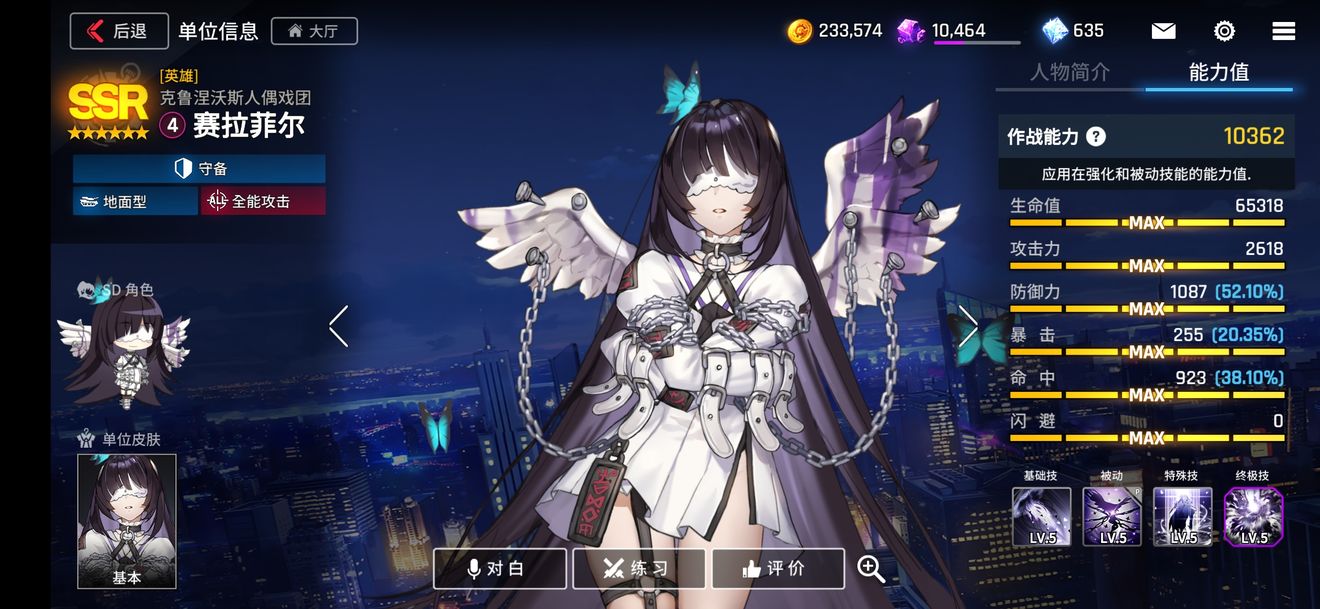Show the 作战能力 help question mark
The width and height of the screenshot is (1320, 609).
(1096, 137)
